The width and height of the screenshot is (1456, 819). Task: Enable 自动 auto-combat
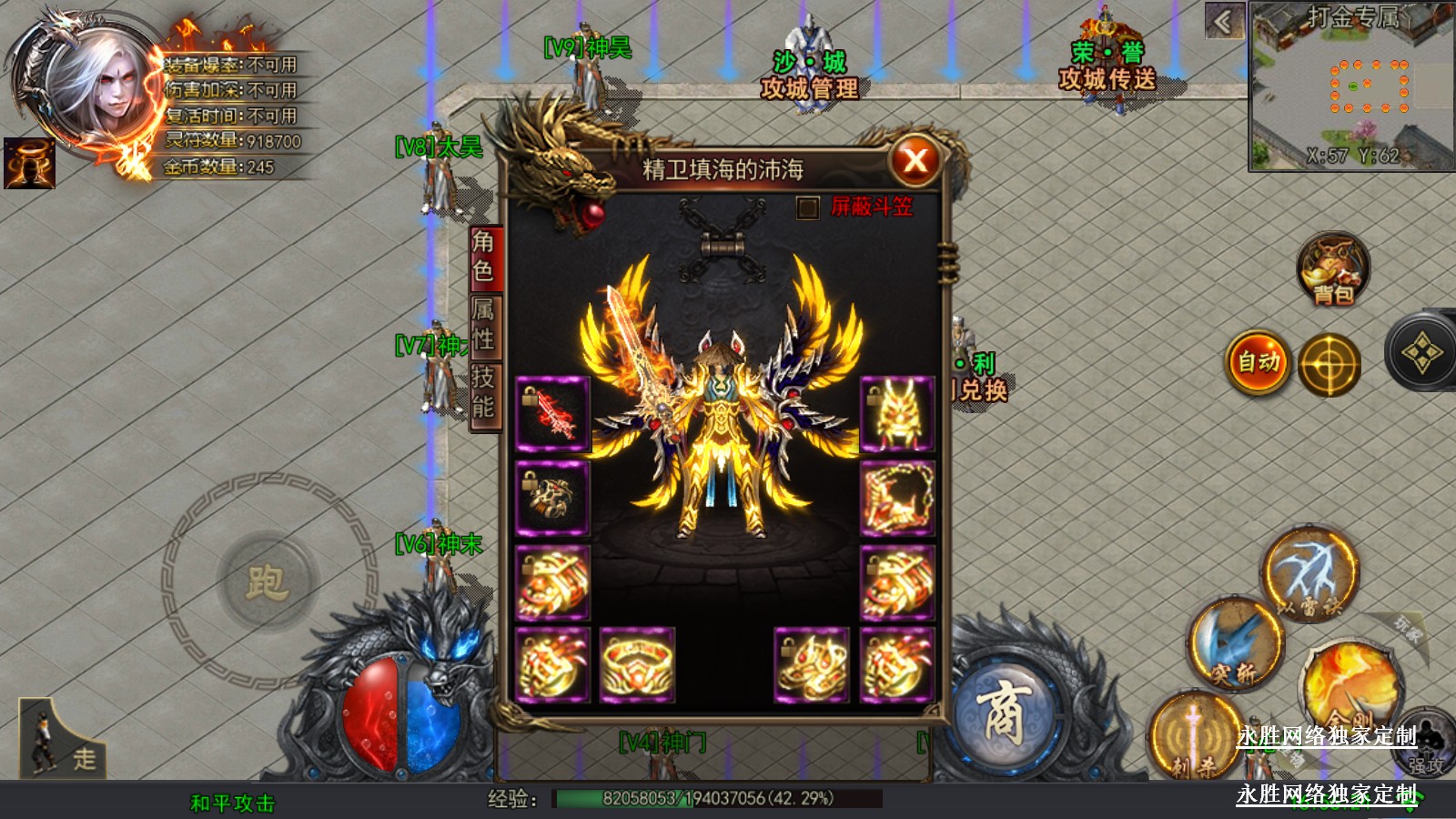click(x=1259, y=362)
